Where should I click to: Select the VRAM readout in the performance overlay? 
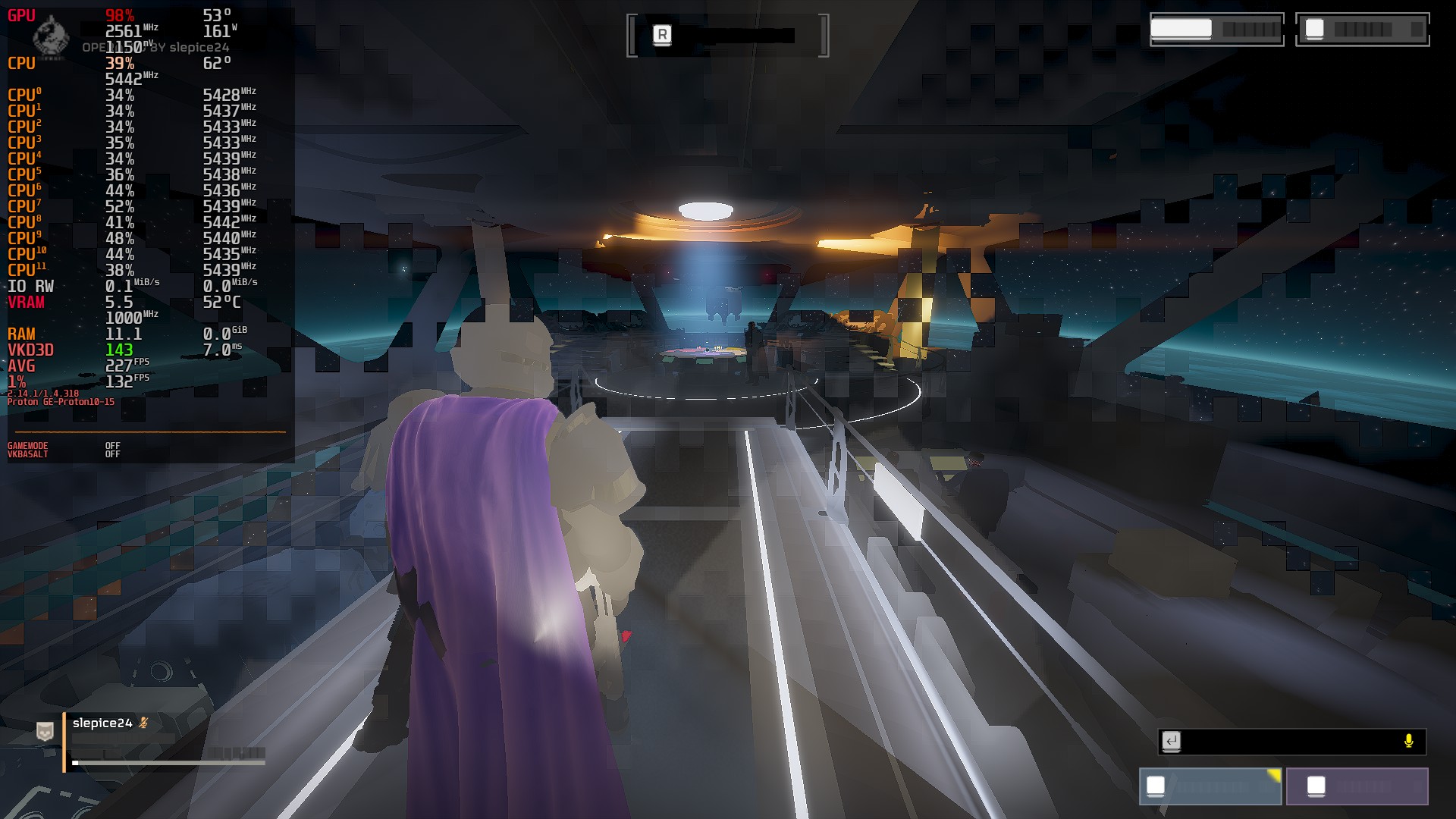click(x=25, y=303)
